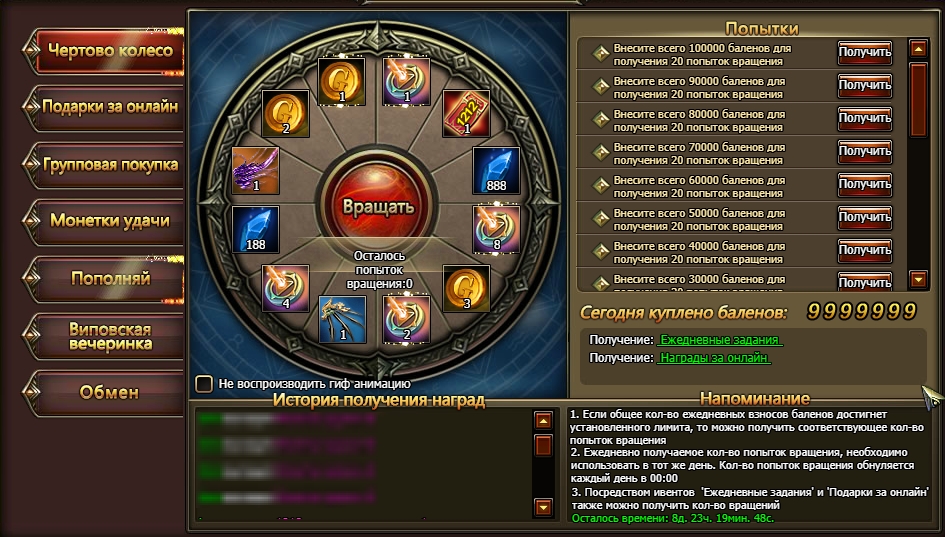The image size is (945, 537).
Task: Open the Награды за онлайн link
Action: click(x=719, y=357)
